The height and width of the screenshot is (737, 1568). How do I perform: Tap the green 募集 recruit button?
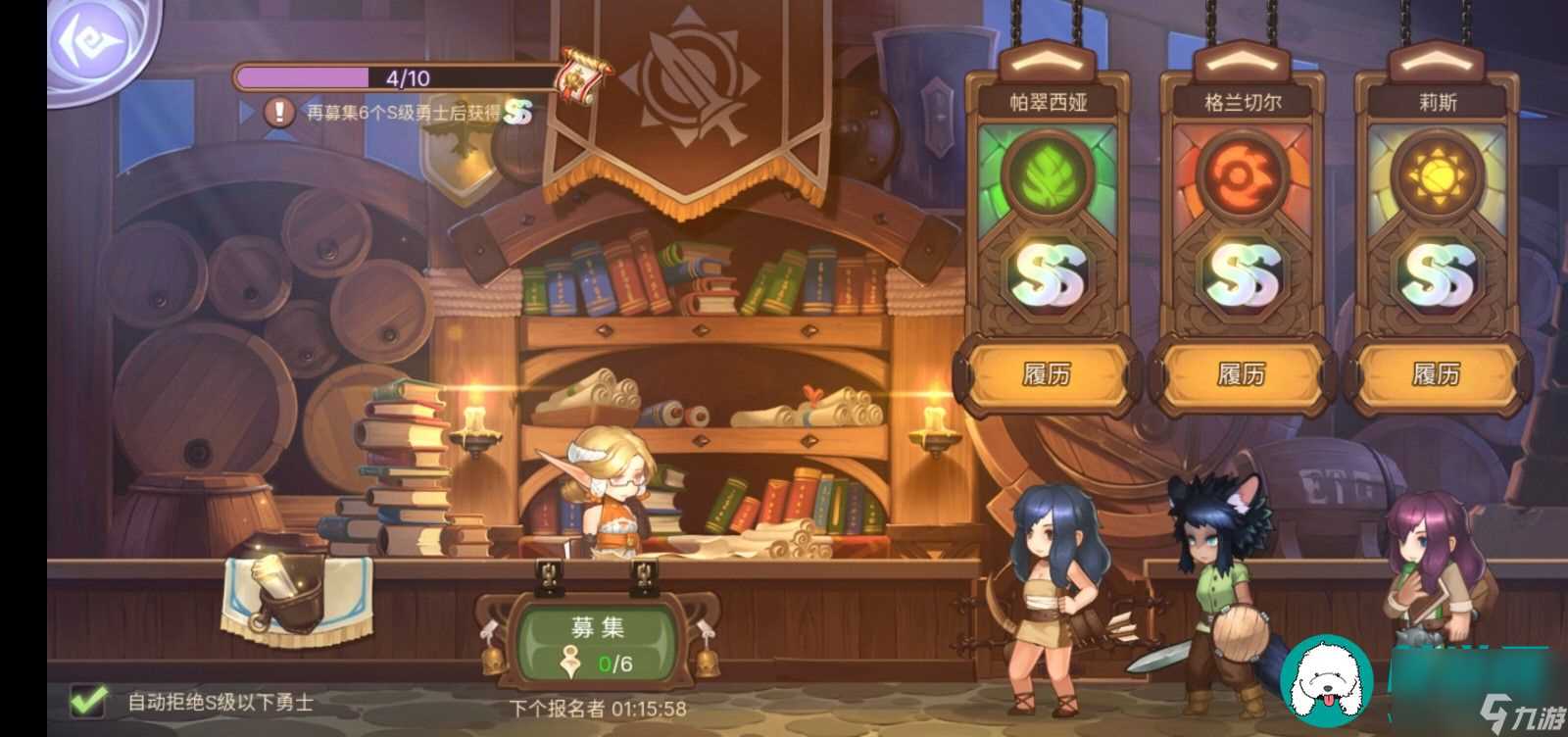pyautogui.click(x=598, y=643)
